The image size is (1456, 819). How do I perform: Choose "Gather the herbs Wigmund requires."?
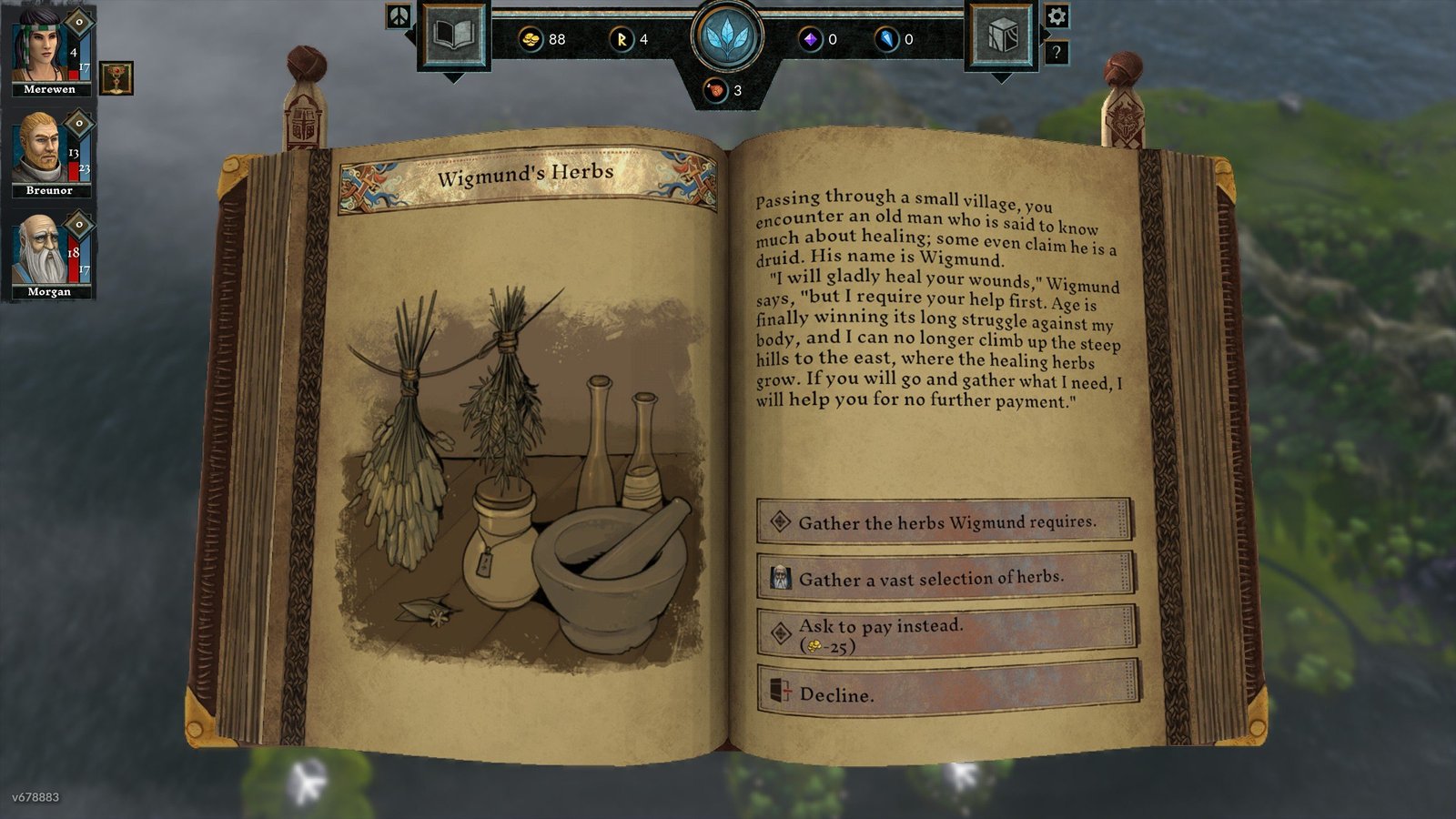tap(945, 522)
